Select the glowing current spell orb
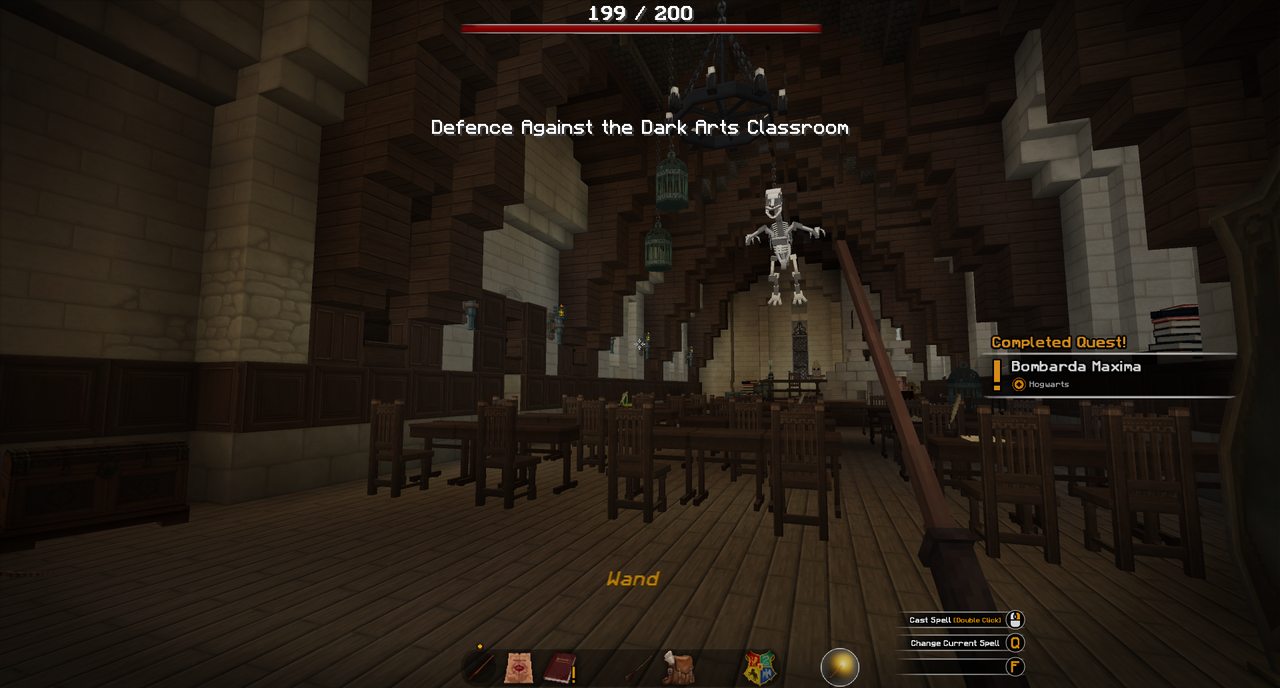Screen dimensions: 1280x688 [840, 667]
